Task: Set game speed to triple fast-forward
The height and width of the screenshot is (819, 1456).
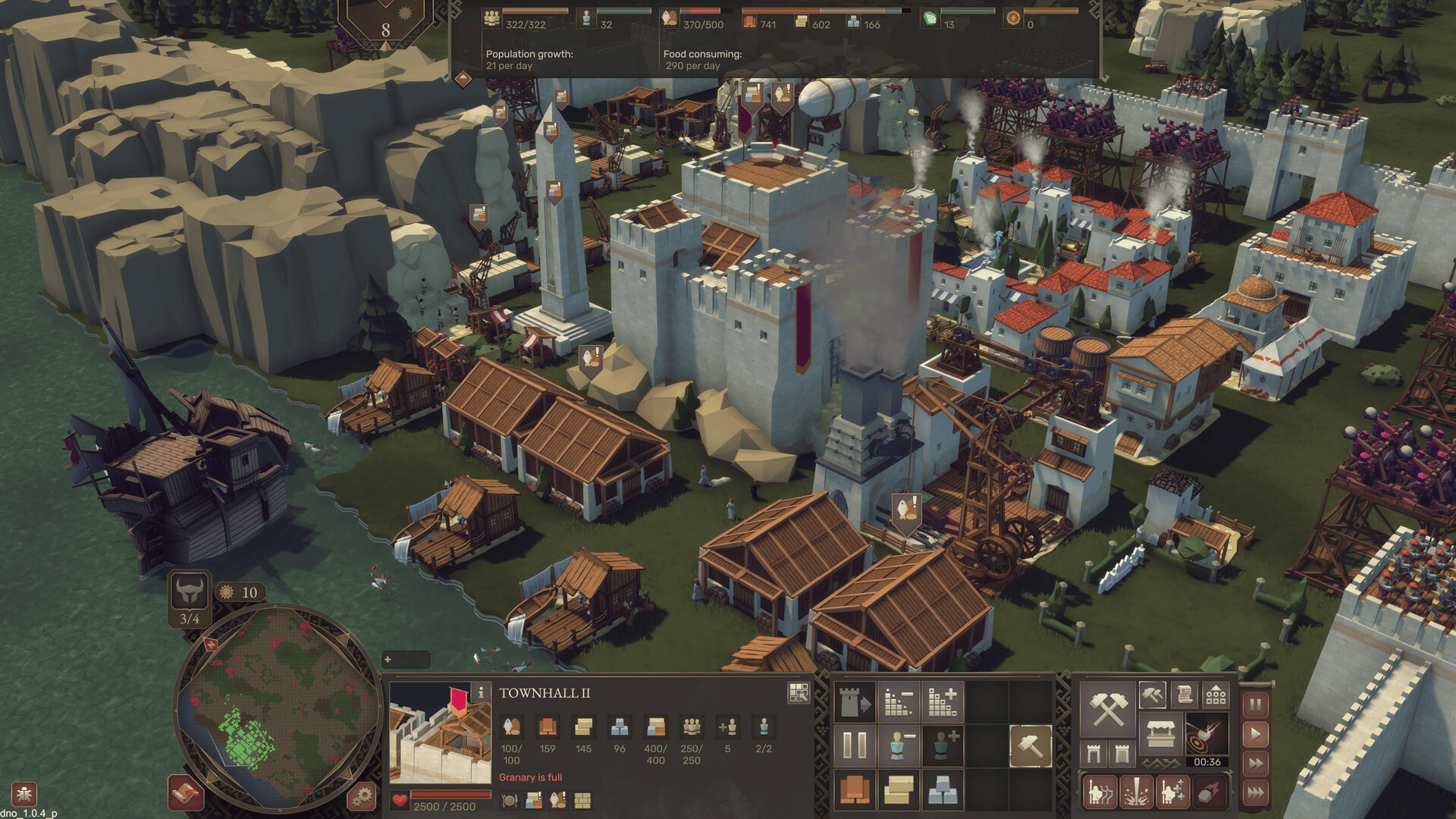Action: (1256, 792)
